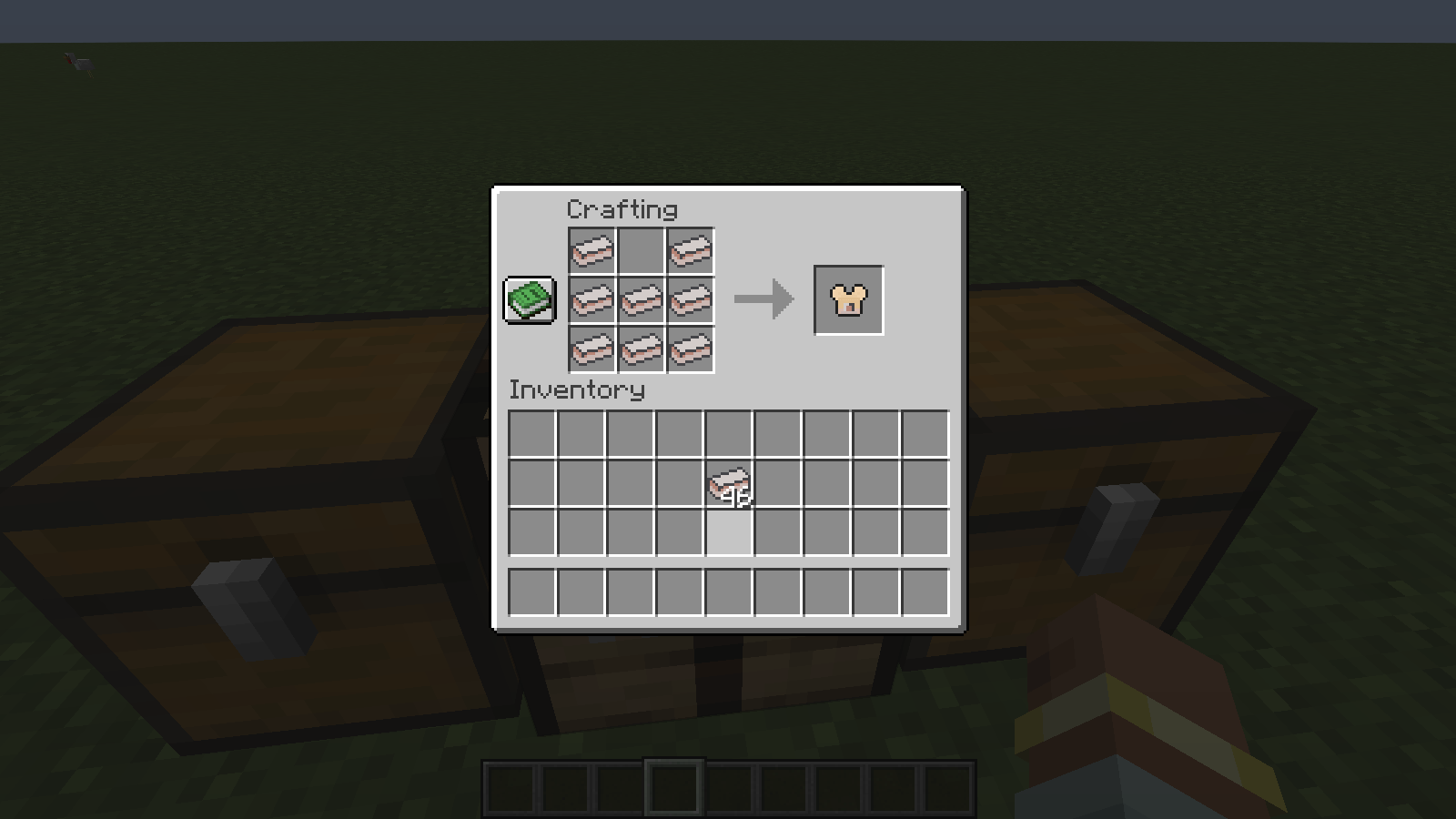1456x819 pixels.
Task: Pick up the crafted chestplate from output slot
Action: 847,300
